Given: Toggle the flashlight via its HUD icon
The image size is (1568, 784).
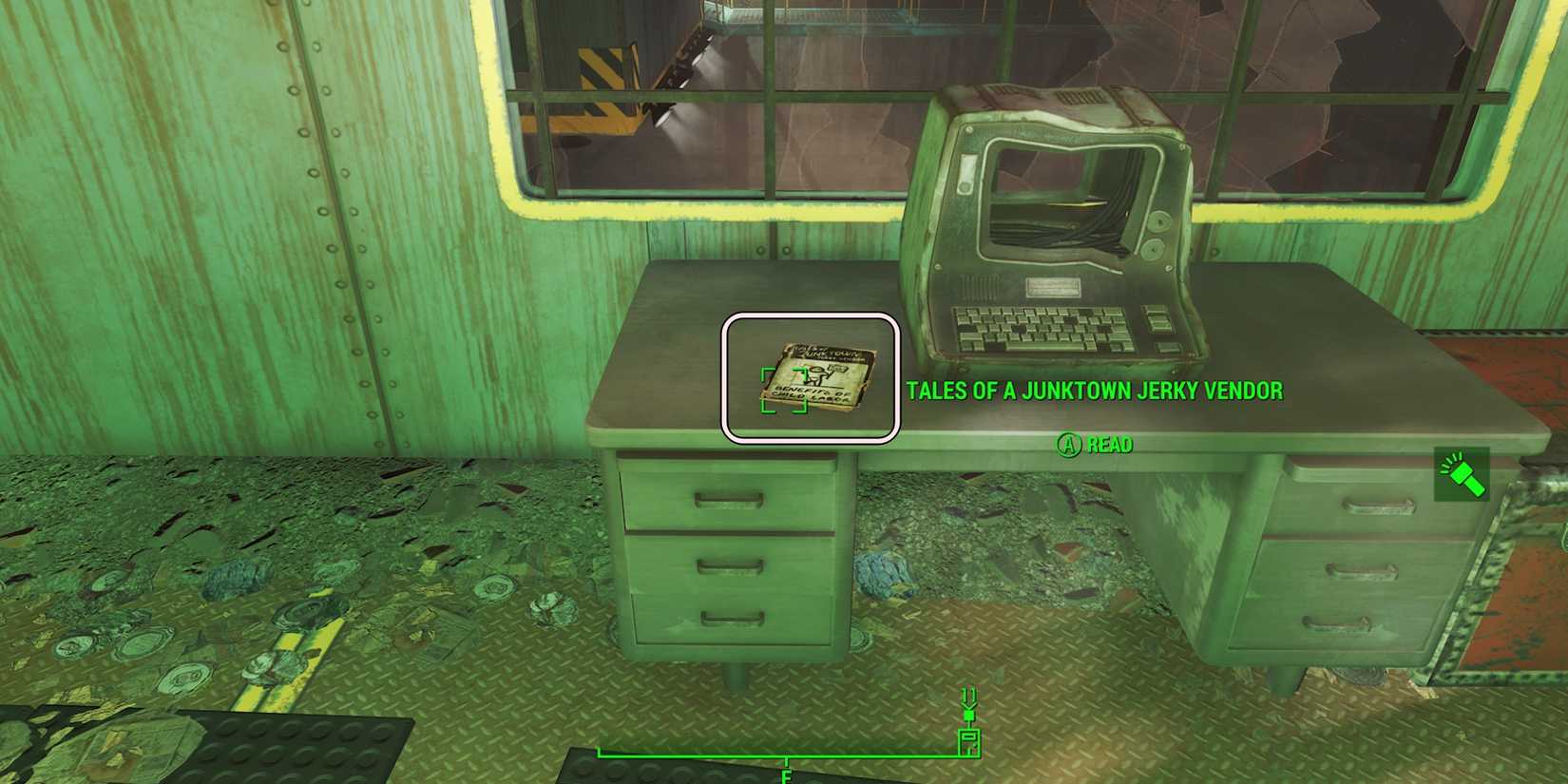Looking at the screenshot, I should click(1461, 472).
